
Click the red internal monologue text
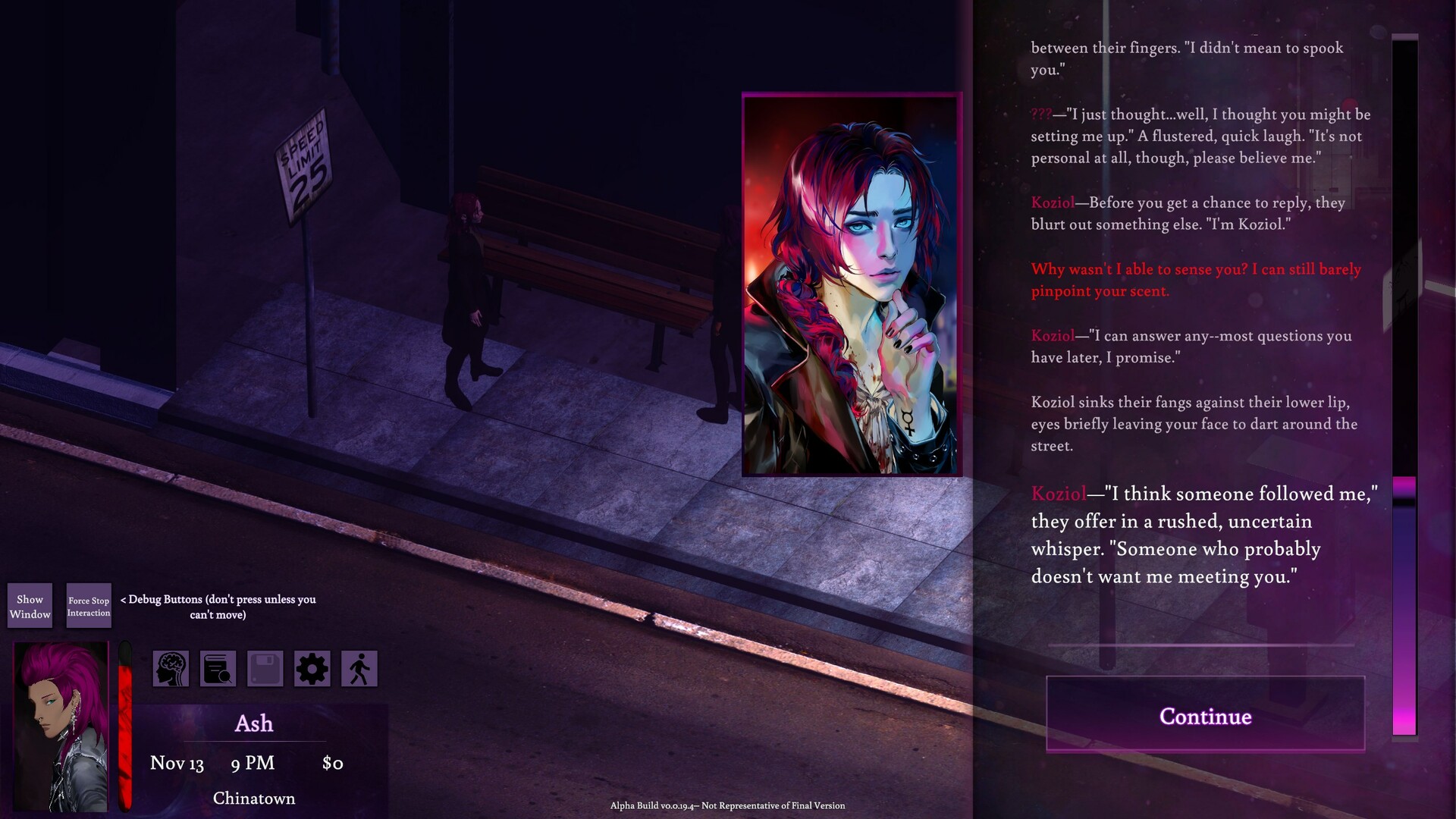click(1195, 280)
